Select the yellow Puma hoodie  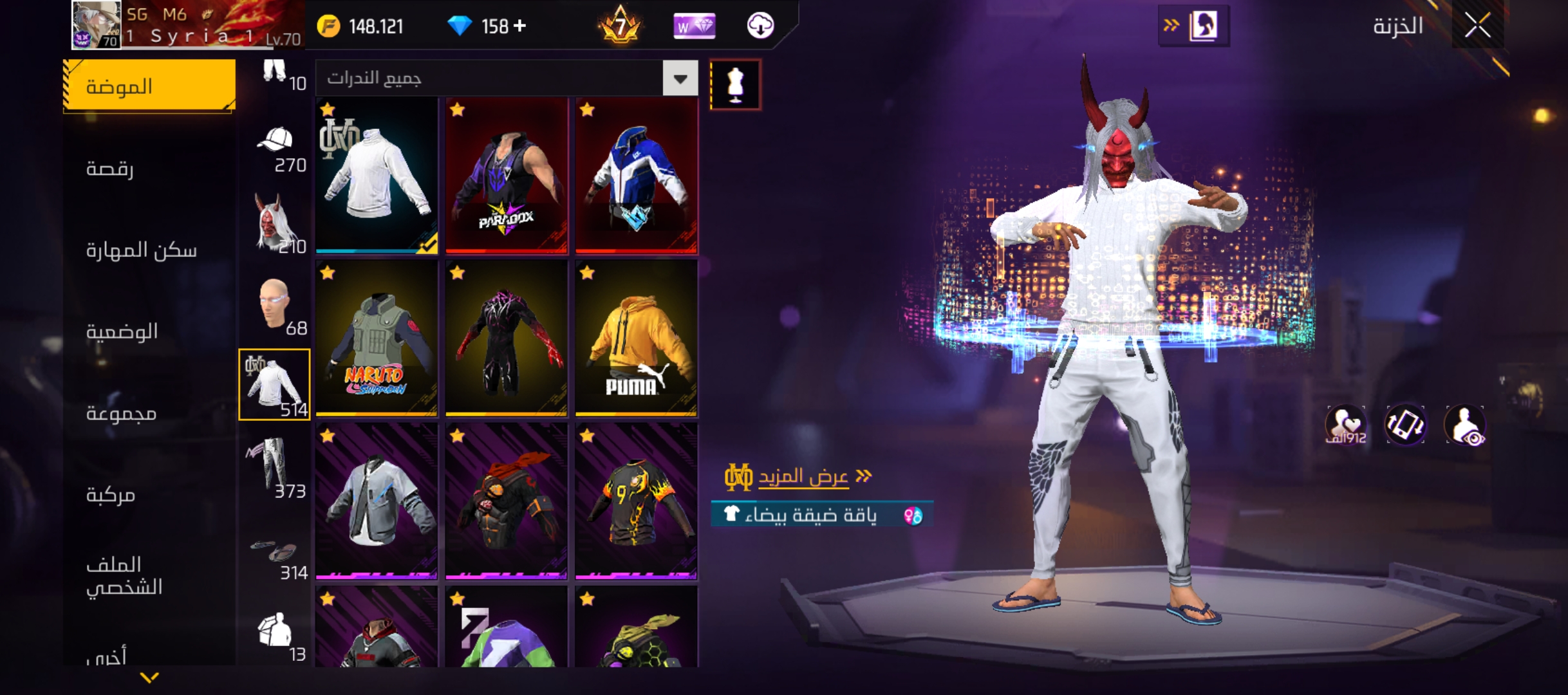click(636, 338)
